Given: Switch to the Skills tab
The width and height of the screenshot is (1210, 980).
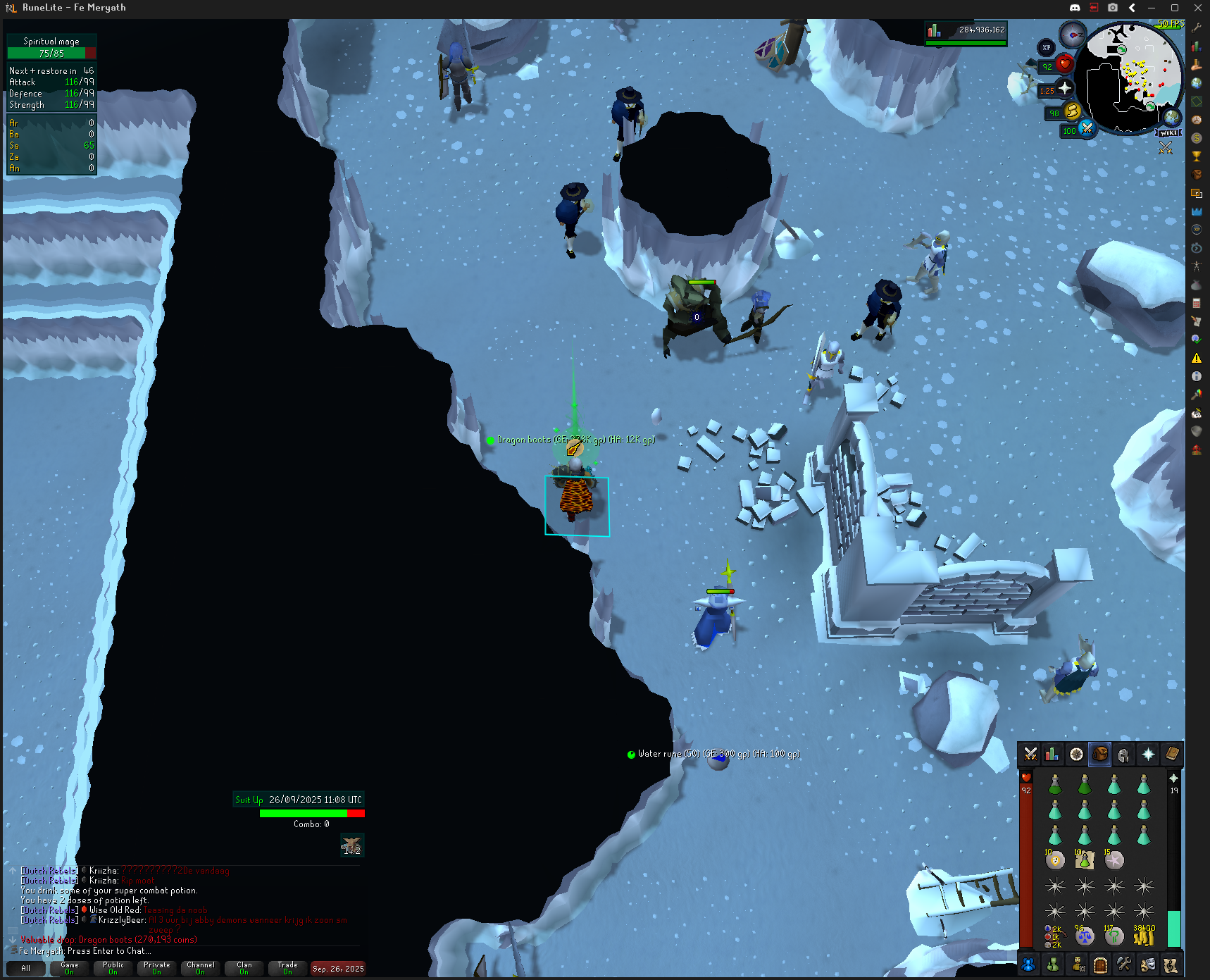Looking at the screenshot, I should coord(1052,755).
